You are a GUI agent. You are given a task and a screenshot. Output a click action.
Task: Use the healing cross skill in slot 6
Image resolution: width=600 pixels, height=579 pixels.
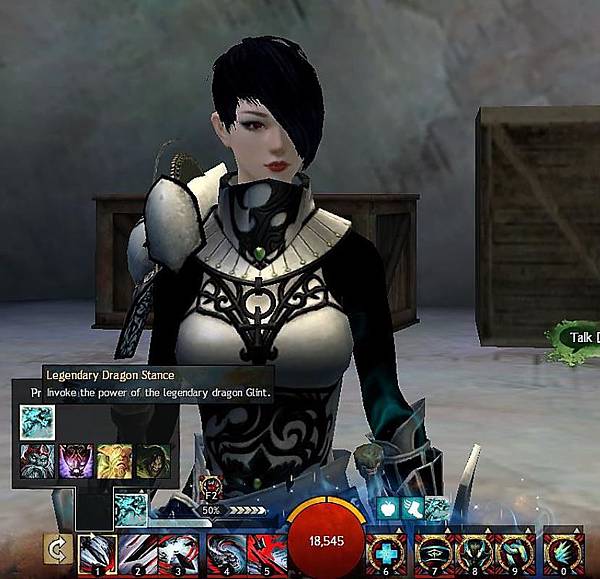click(387, 553)
